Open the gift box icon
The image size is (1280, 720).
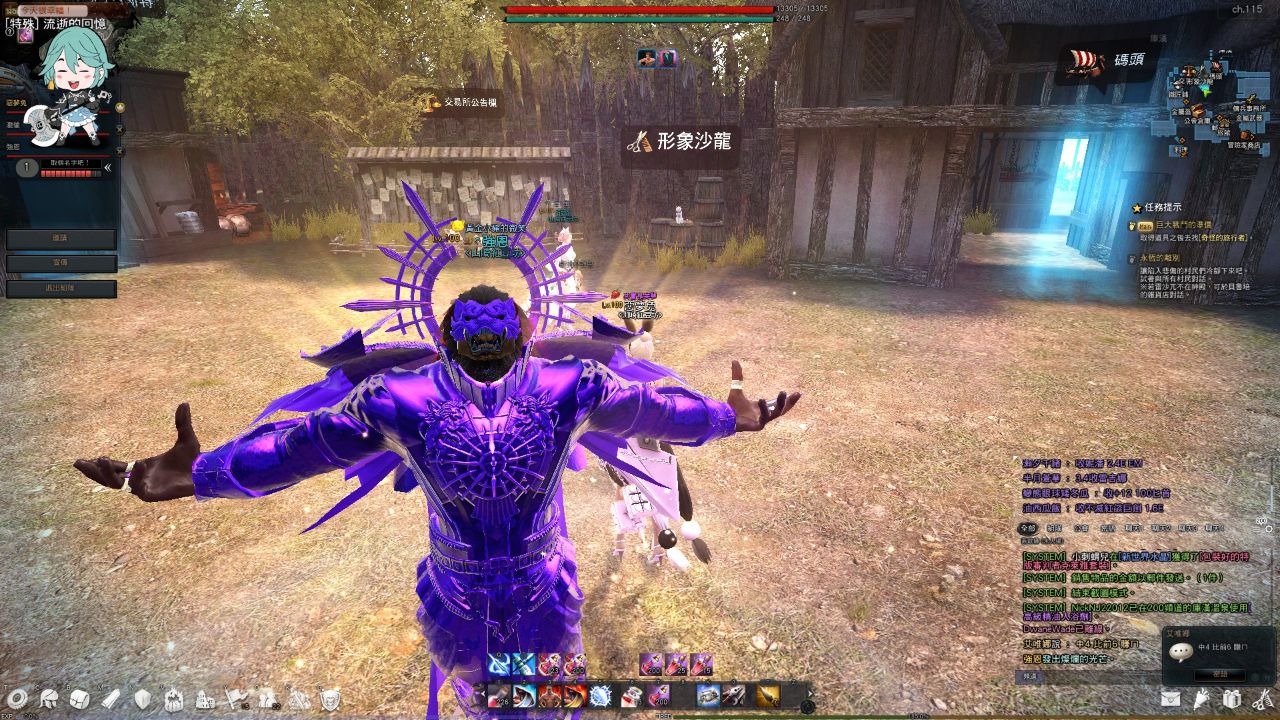[1232, 698]
